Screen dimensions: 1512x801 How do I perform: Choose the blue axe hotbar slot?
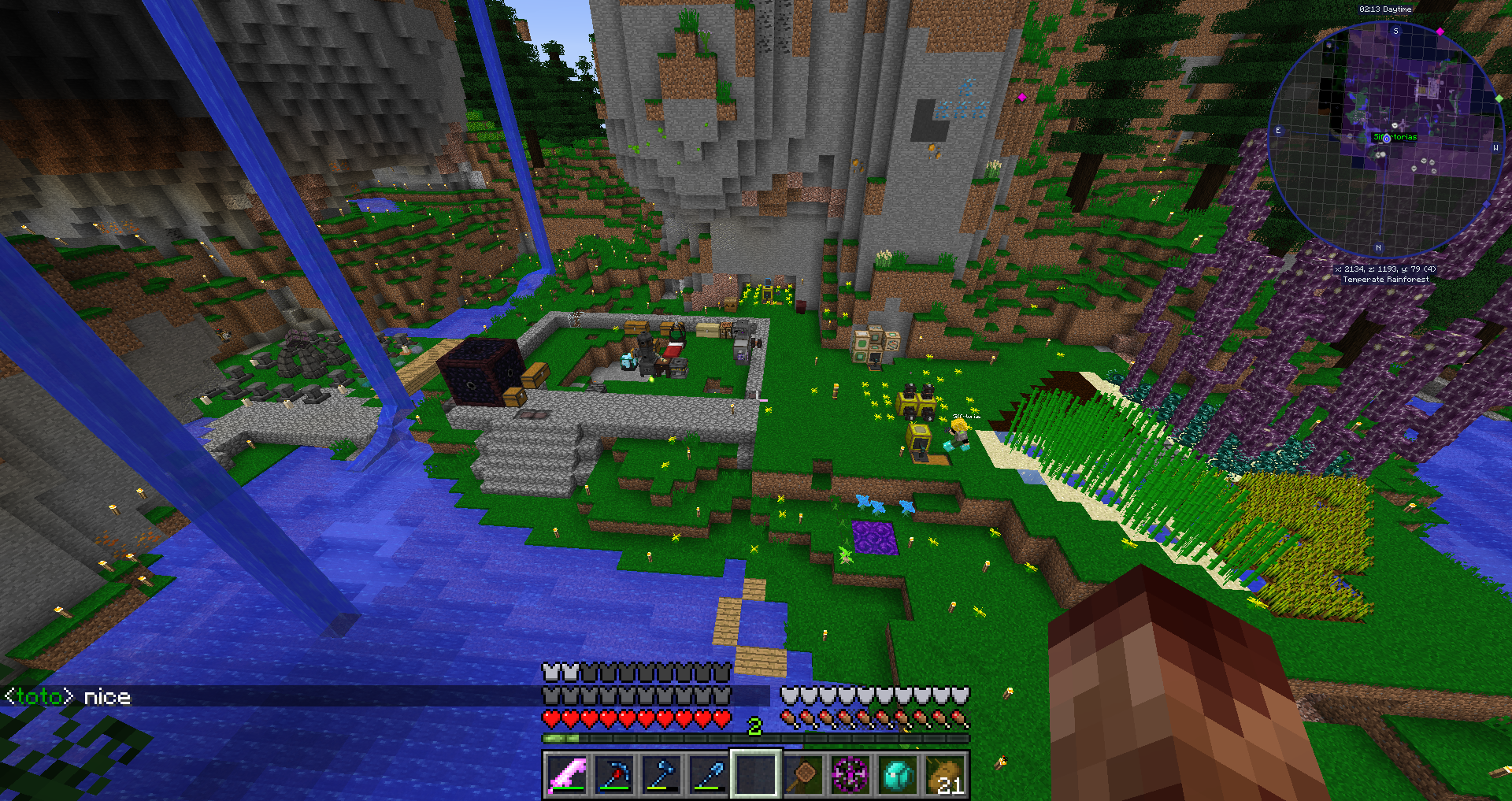tap(661, 775)
